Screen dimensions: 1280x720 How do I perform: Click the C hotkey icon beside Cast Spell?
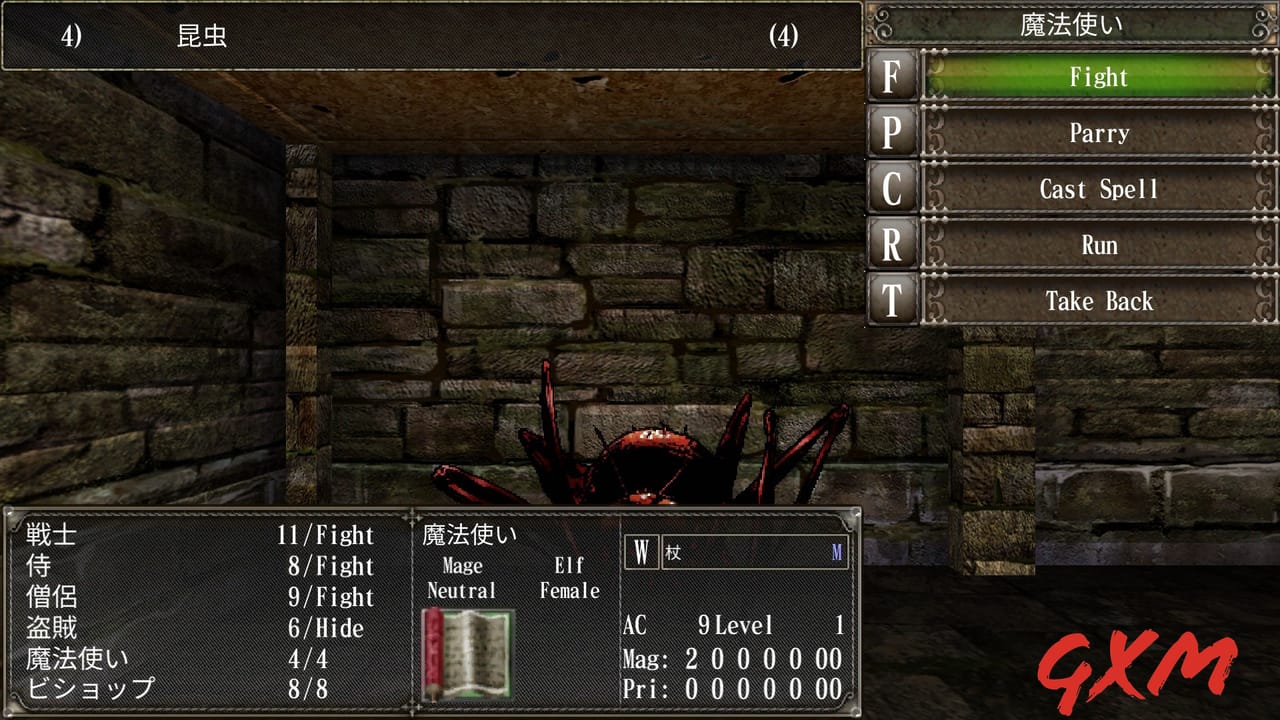pos(893,189)
